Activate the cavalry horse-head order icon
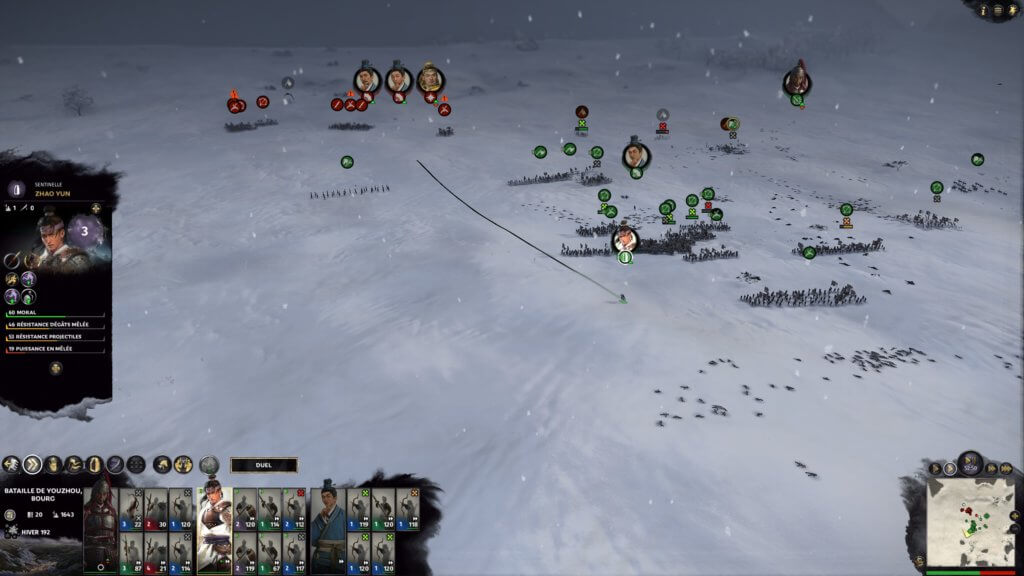Viewport: 1024px width, 576px height. 161,465
